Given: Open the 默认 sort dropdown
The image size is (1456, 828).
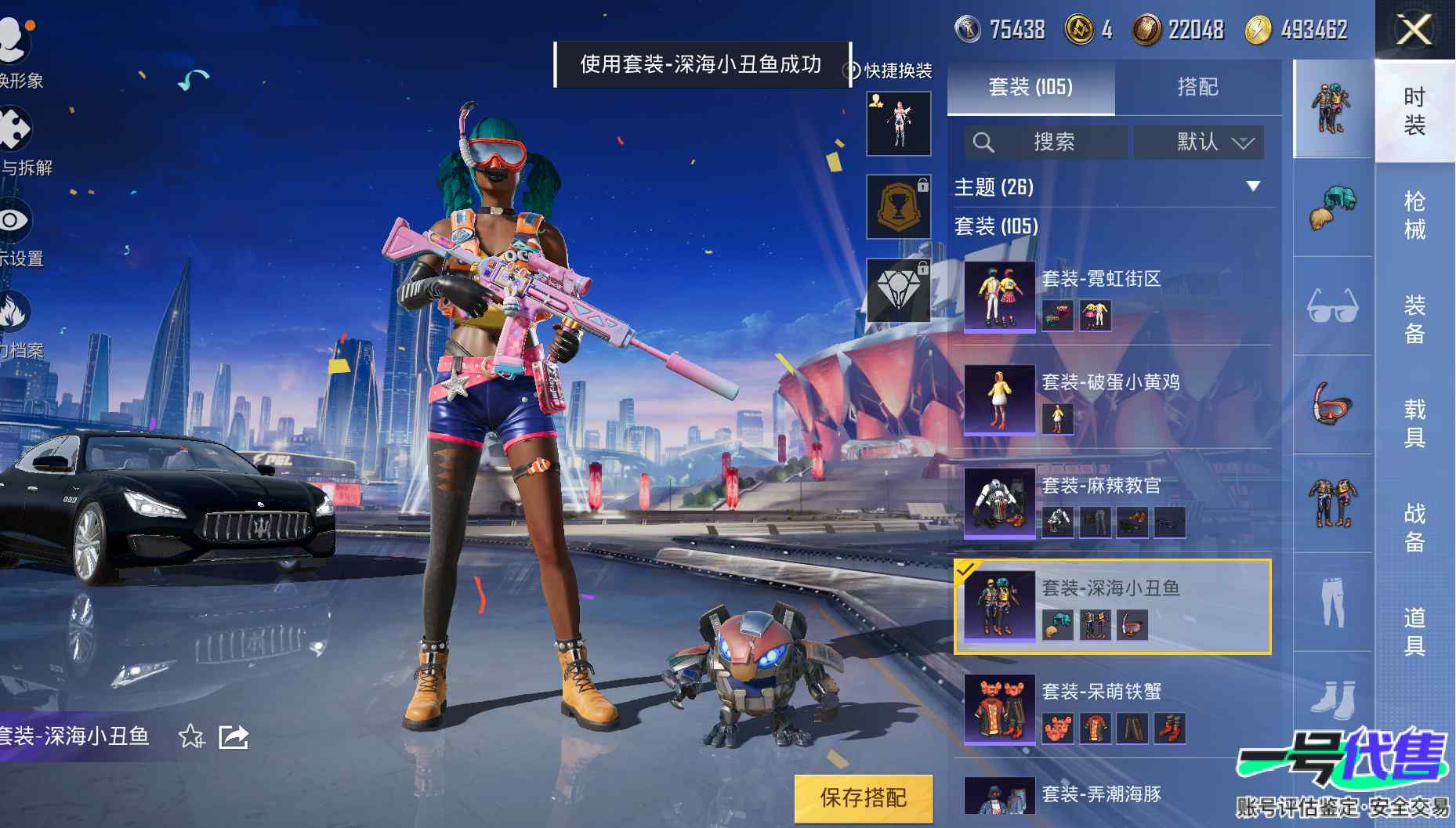Looking at the screenshot, I should tap(1199, 142).
